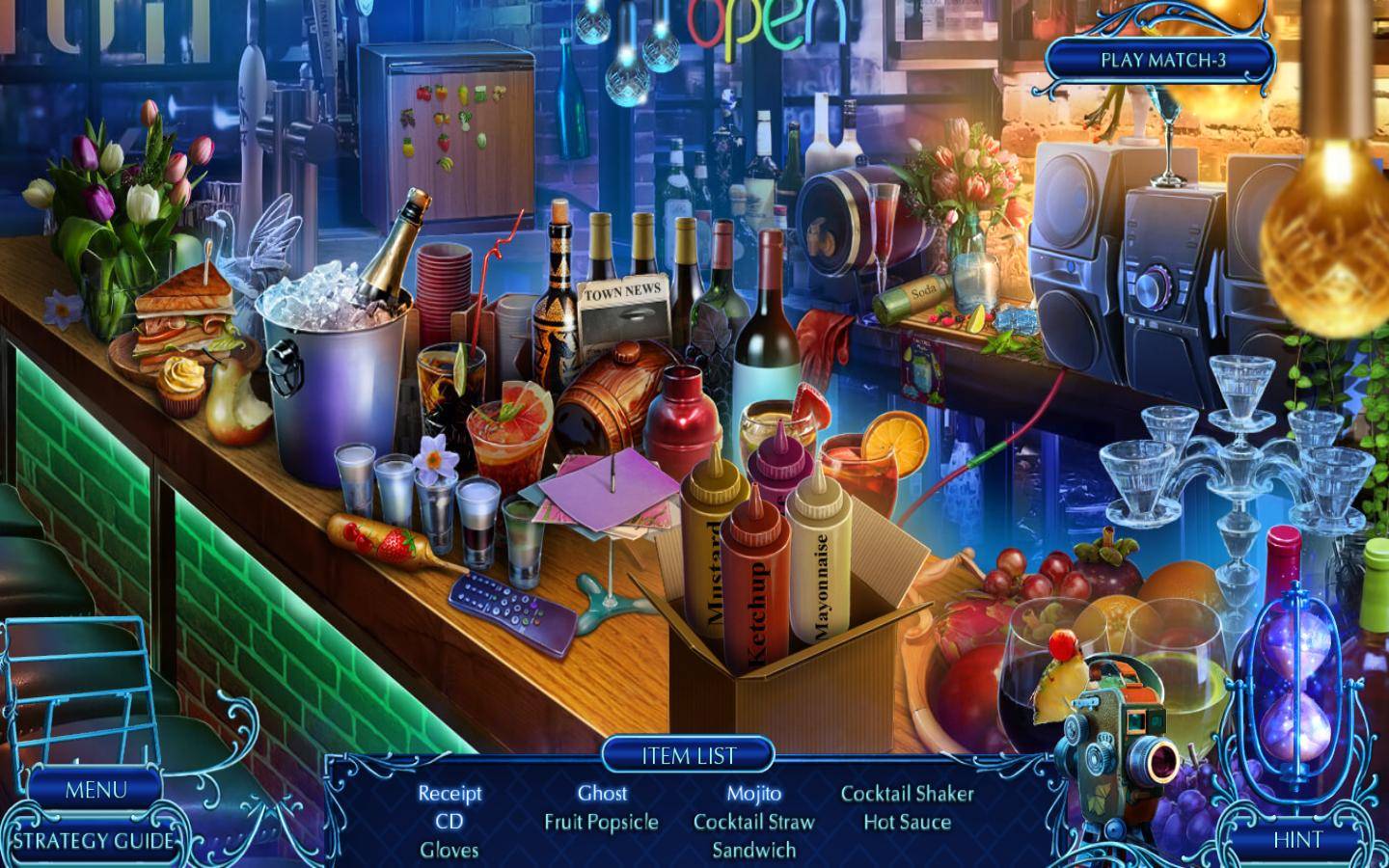Switch to Play Match-3 mode
The height and width of the screenshot is (868, 1389).
1162,60
